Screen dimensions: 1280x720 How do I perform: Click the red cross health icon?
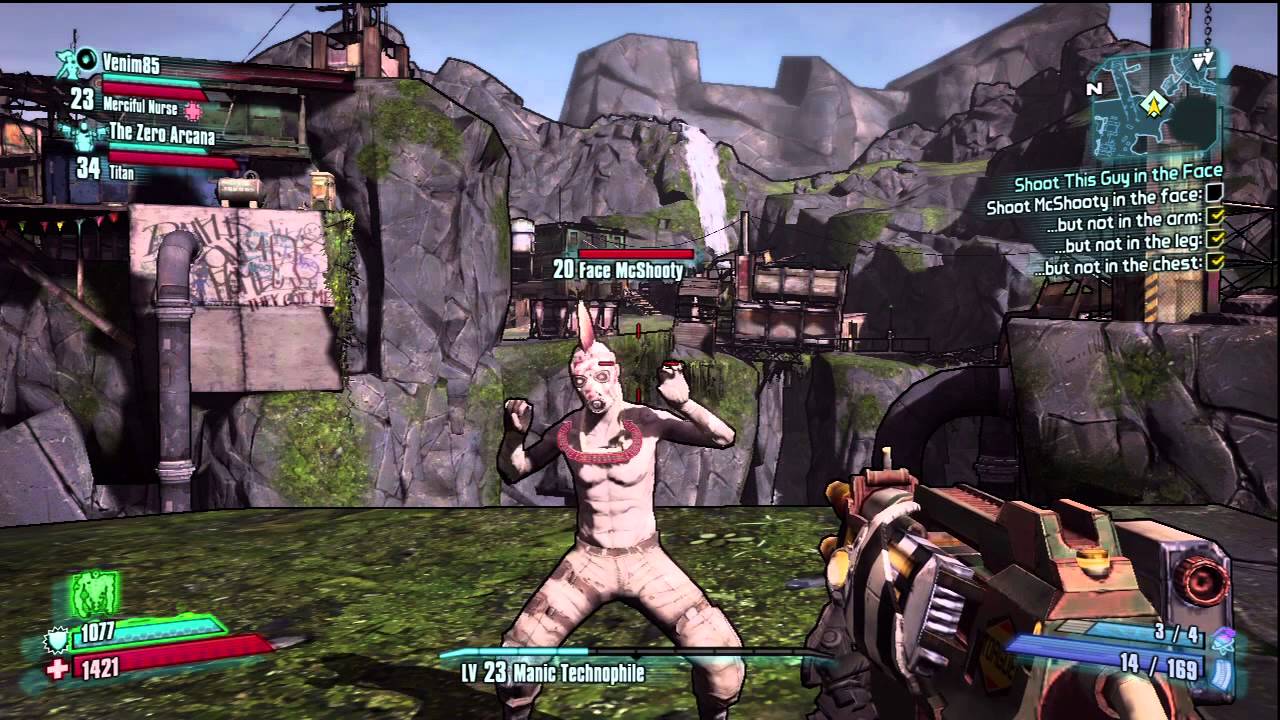click(x=57, y=669)
